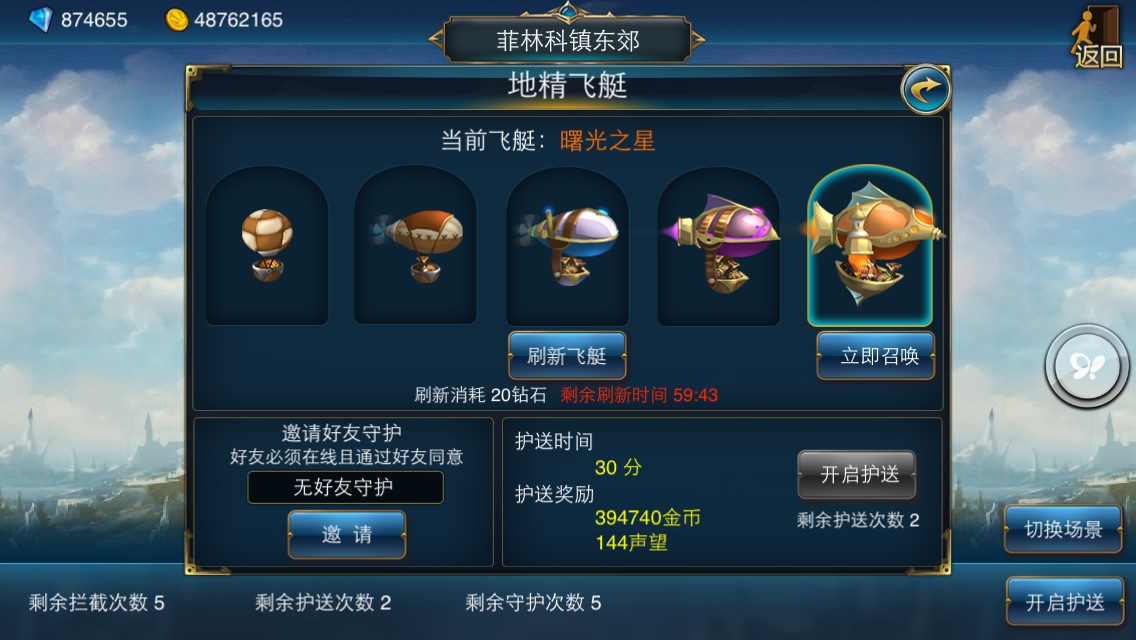Tap the blue 开启护送 button at the bottom-right
This screenshot has width=1136, height=640.
click(1065, 602)
